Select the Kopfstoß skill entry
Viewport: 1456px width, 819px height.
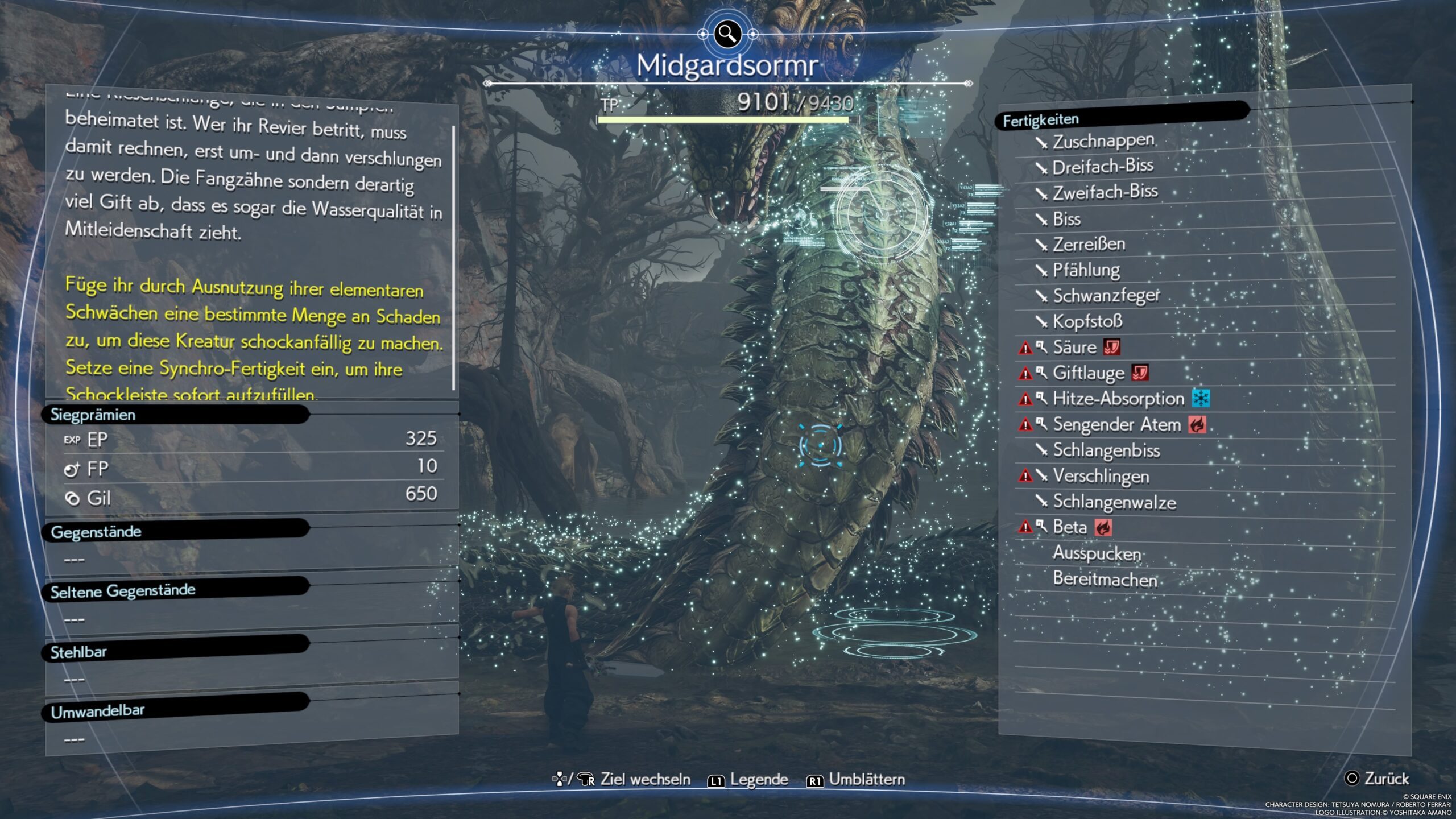click(1087, 321)
